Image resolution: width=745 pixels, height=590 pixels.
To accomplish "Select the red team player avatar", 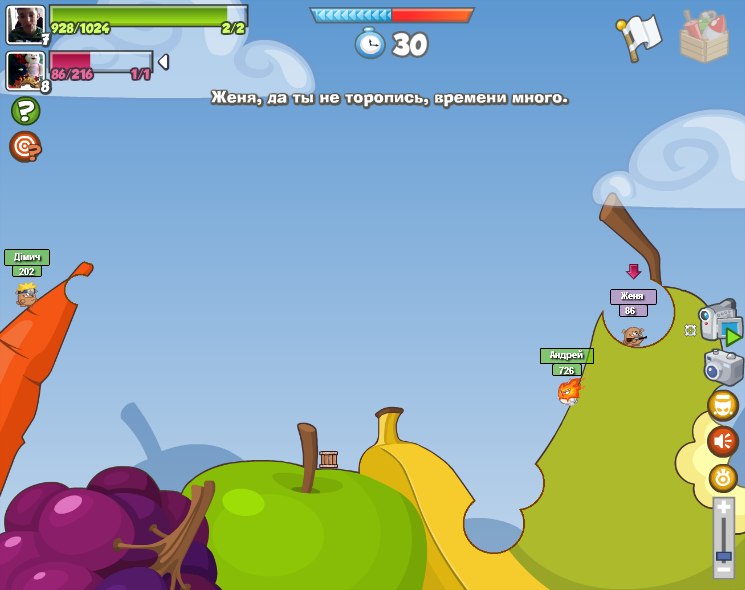I will pos(25,70).
